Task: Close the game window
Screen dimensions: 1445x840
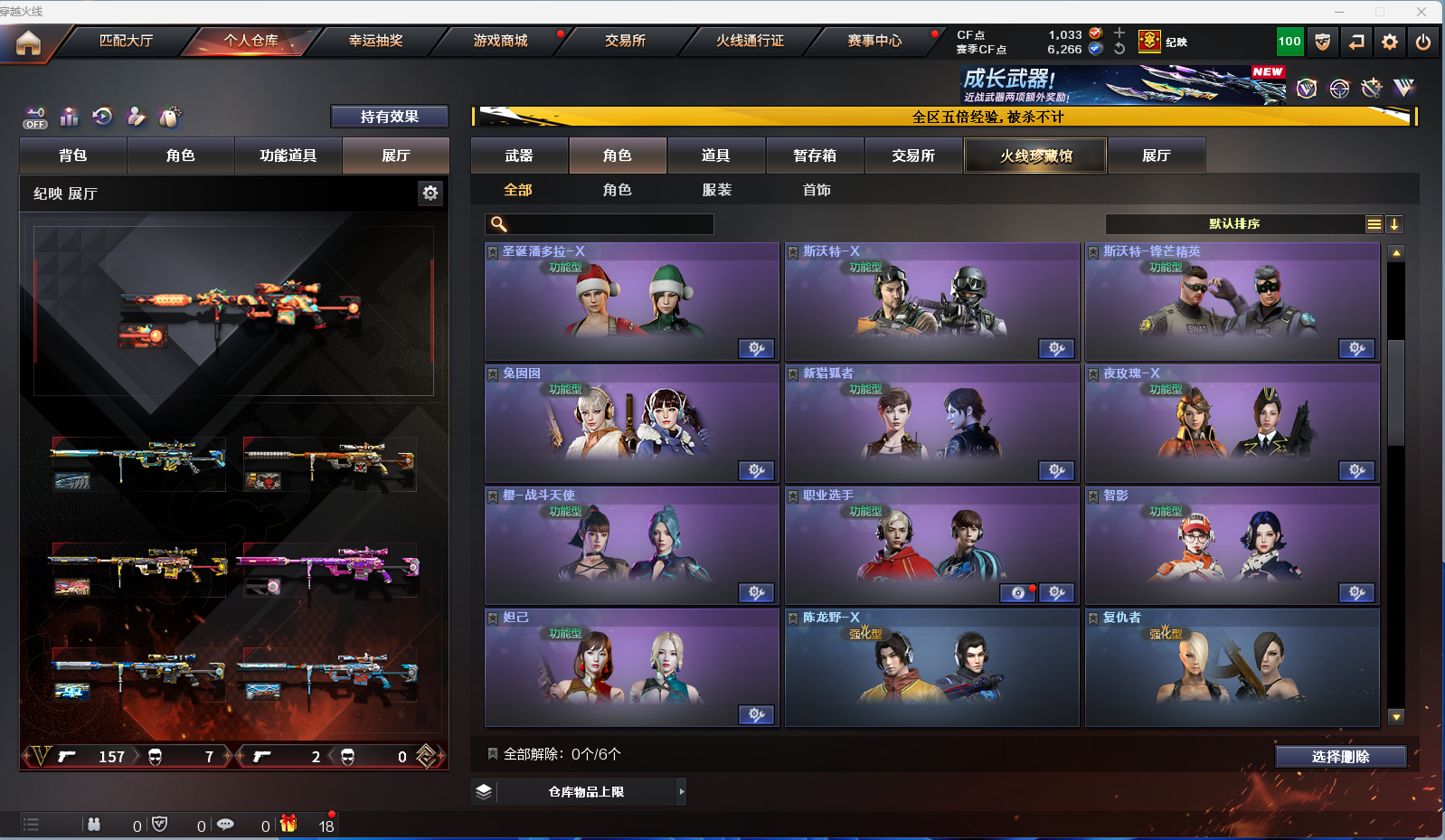Action: 1421,12
